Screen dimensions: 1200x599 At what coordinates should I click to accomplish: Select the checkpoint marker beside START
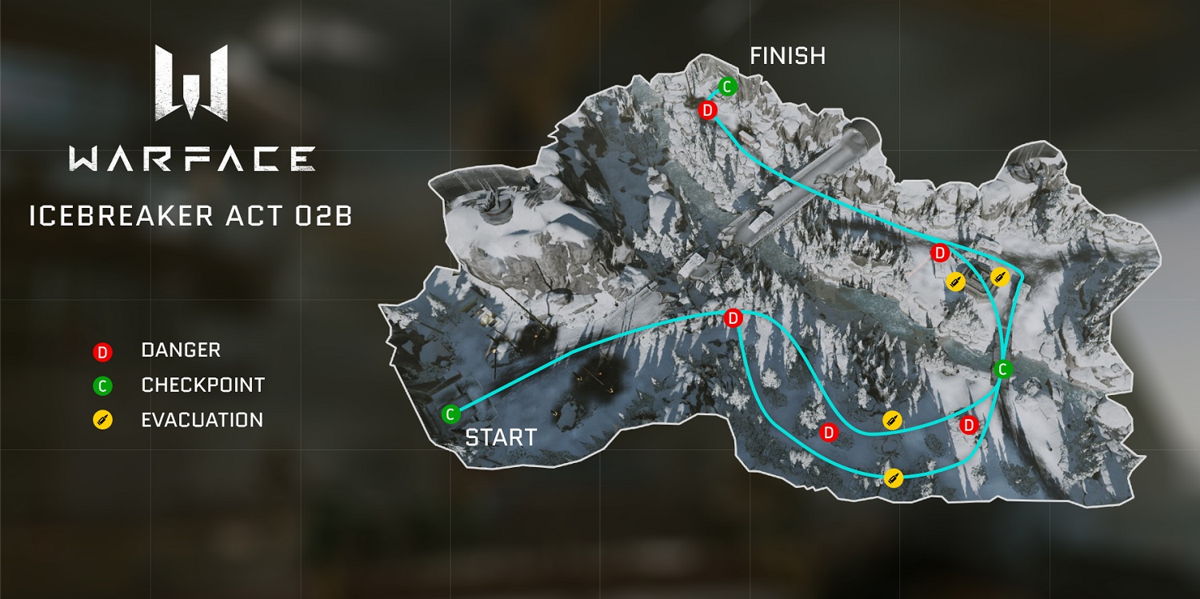pos(450,412)
